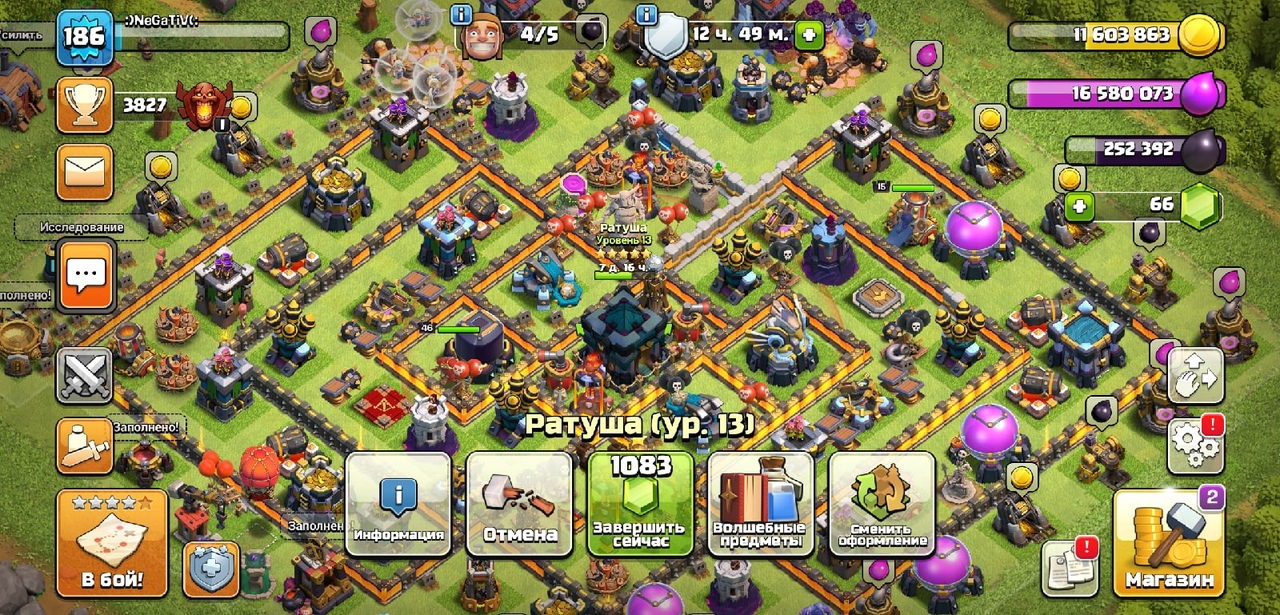Buy more gems with the plus button
Image resolution: width=1280 pixels, height=615 pixels.
click(x=1079, y=207)
